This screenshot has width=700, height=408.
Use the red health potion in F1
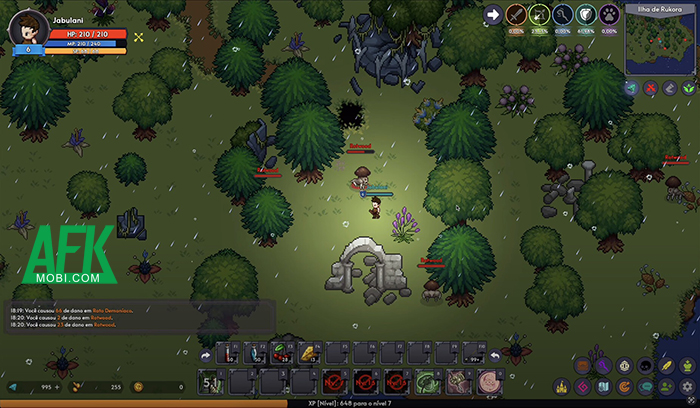[x=228, y=353]
